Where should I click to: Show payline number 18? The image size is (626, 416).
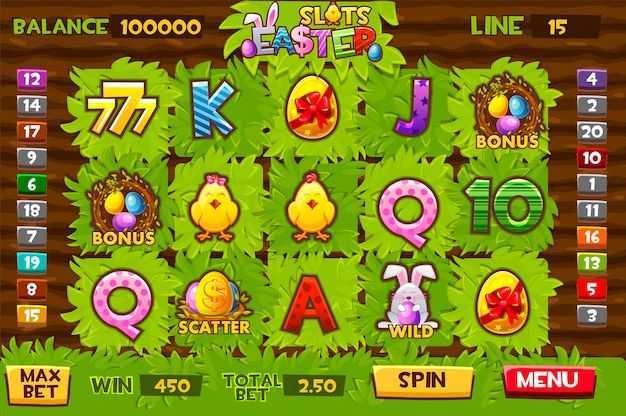tap(32, 210)
